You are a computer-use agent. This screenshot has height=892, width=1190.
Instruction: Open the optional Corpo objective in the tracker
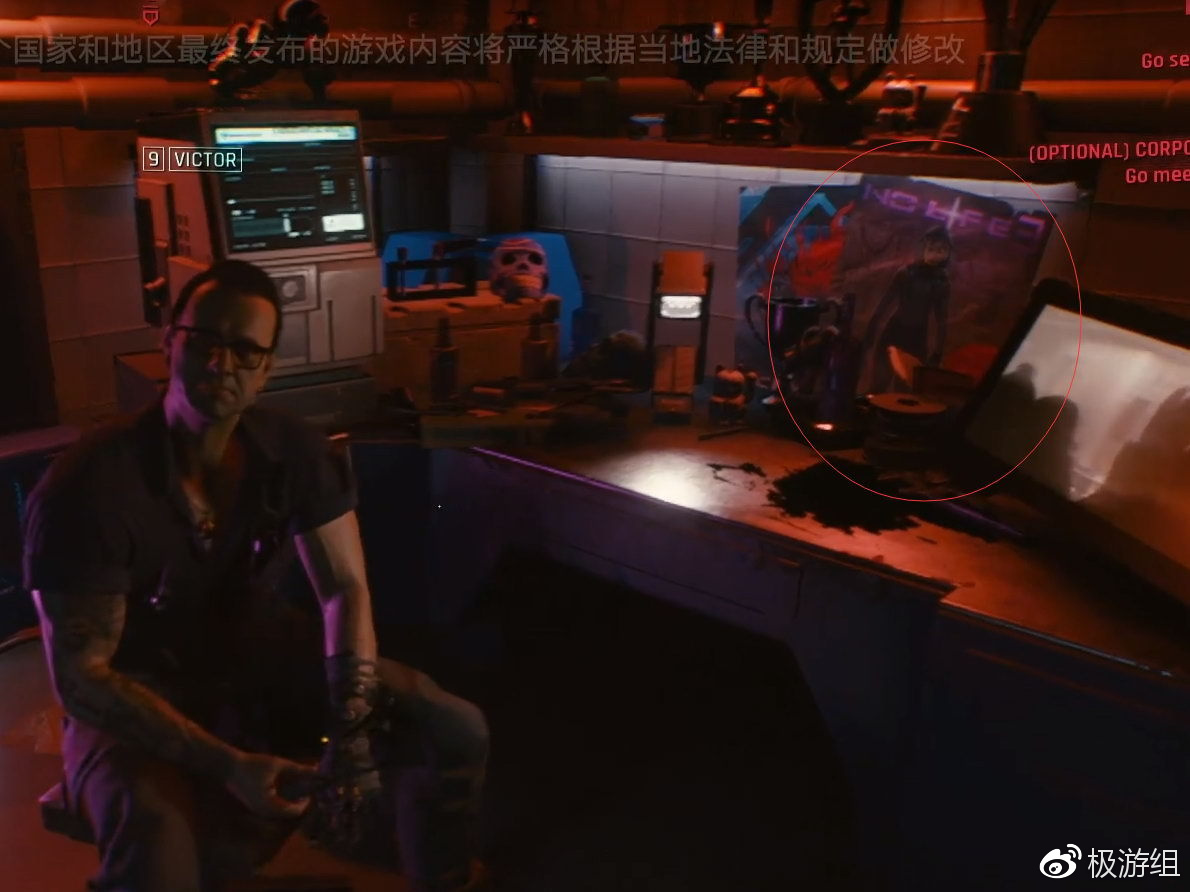click(1110, 152)
